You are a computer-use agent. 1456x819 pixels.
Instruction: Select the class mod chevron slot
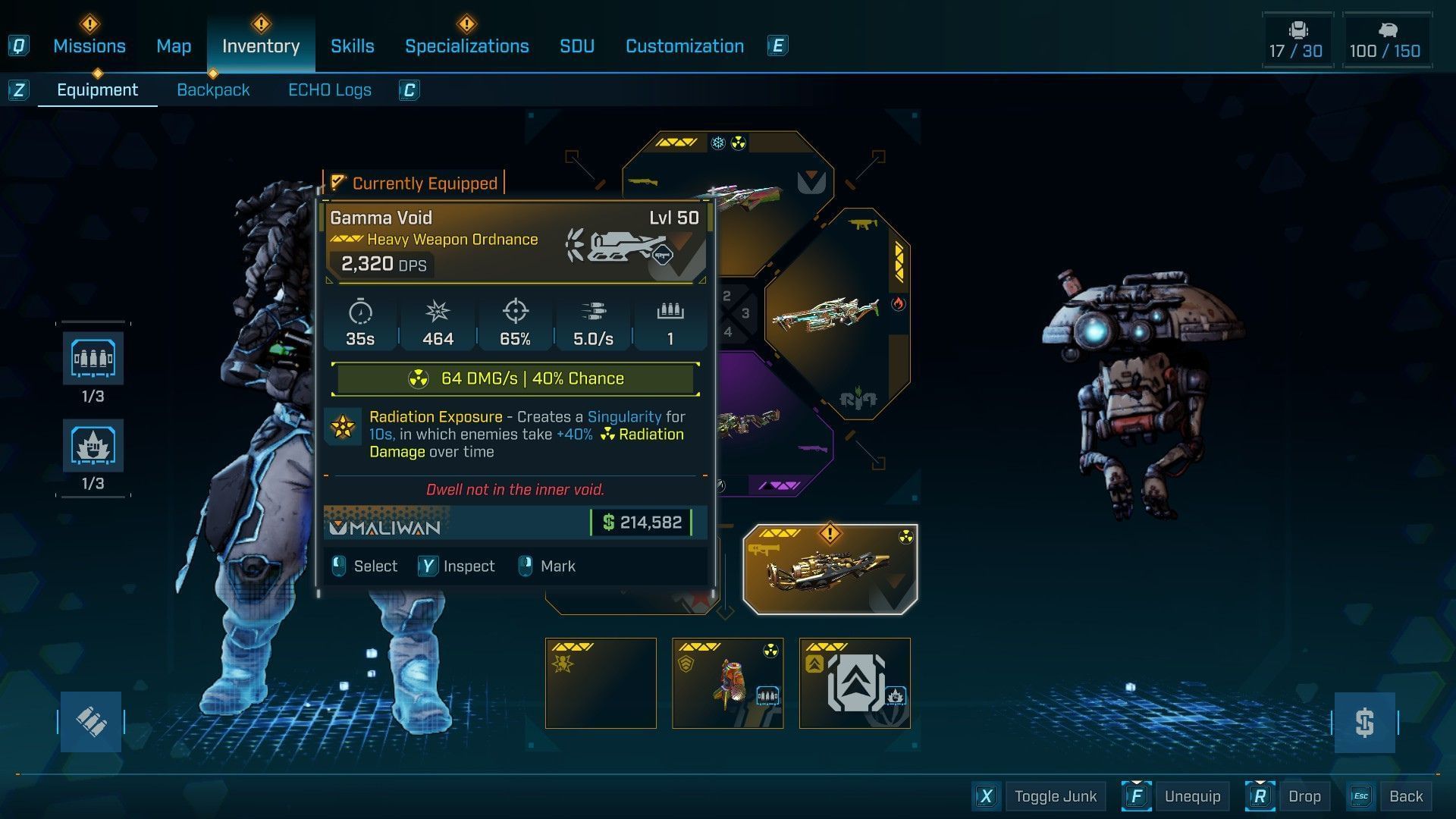click(x=855, y=683)
